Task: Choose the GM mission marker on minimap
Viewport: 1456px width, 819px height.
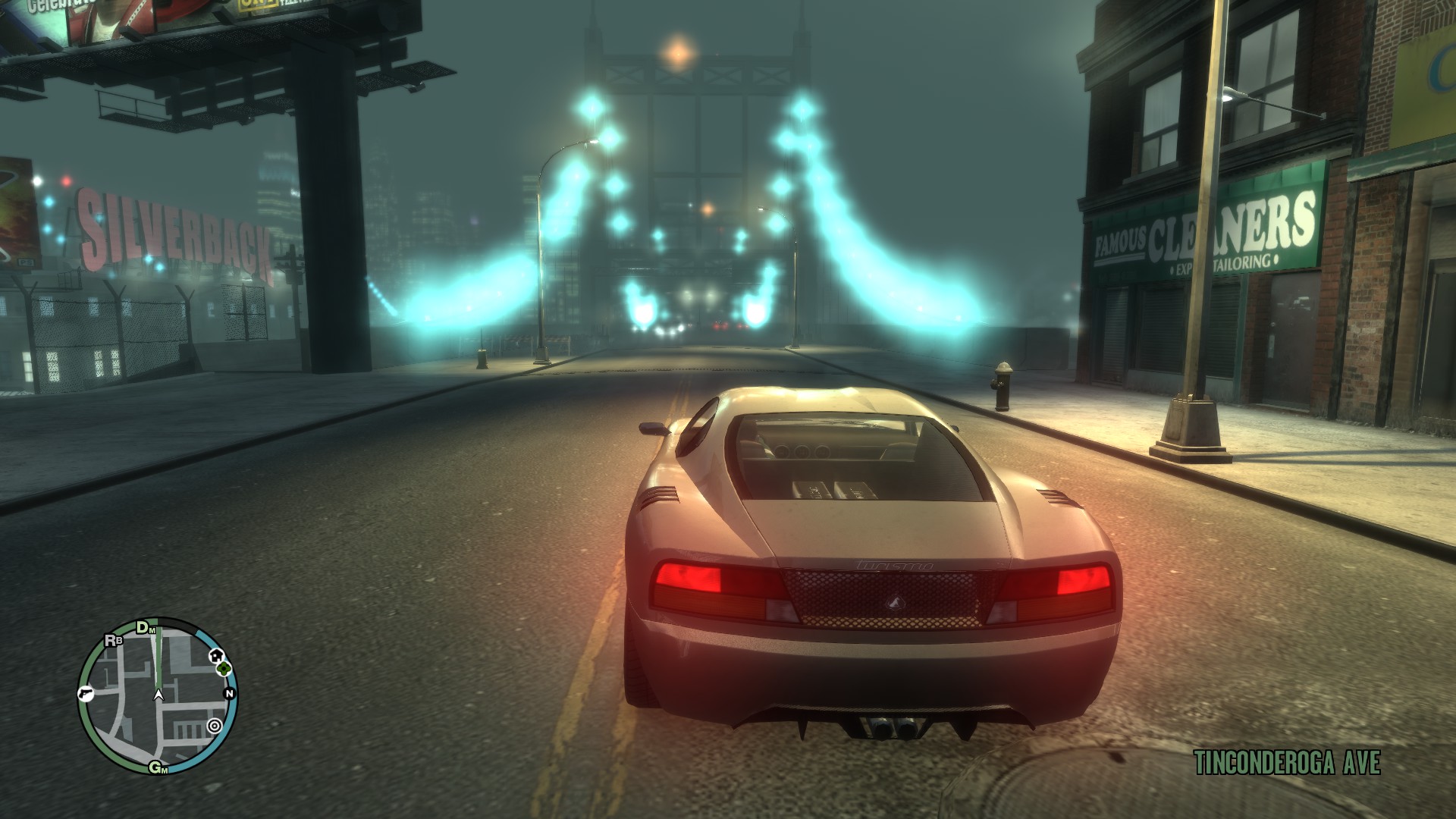Action: (158, 768)
